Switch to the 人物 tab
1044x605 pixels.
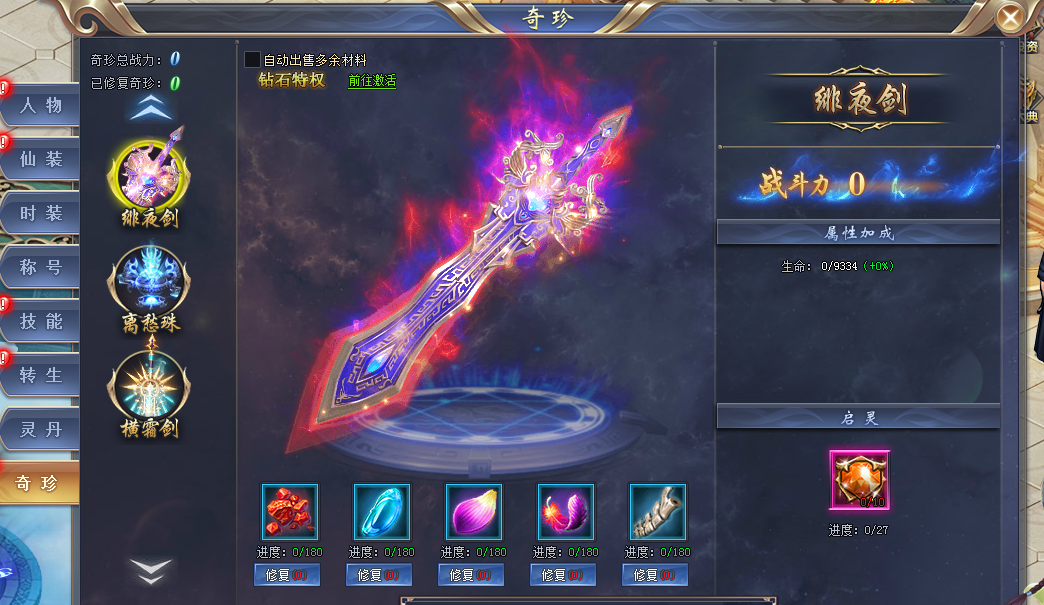pos(40,105)
